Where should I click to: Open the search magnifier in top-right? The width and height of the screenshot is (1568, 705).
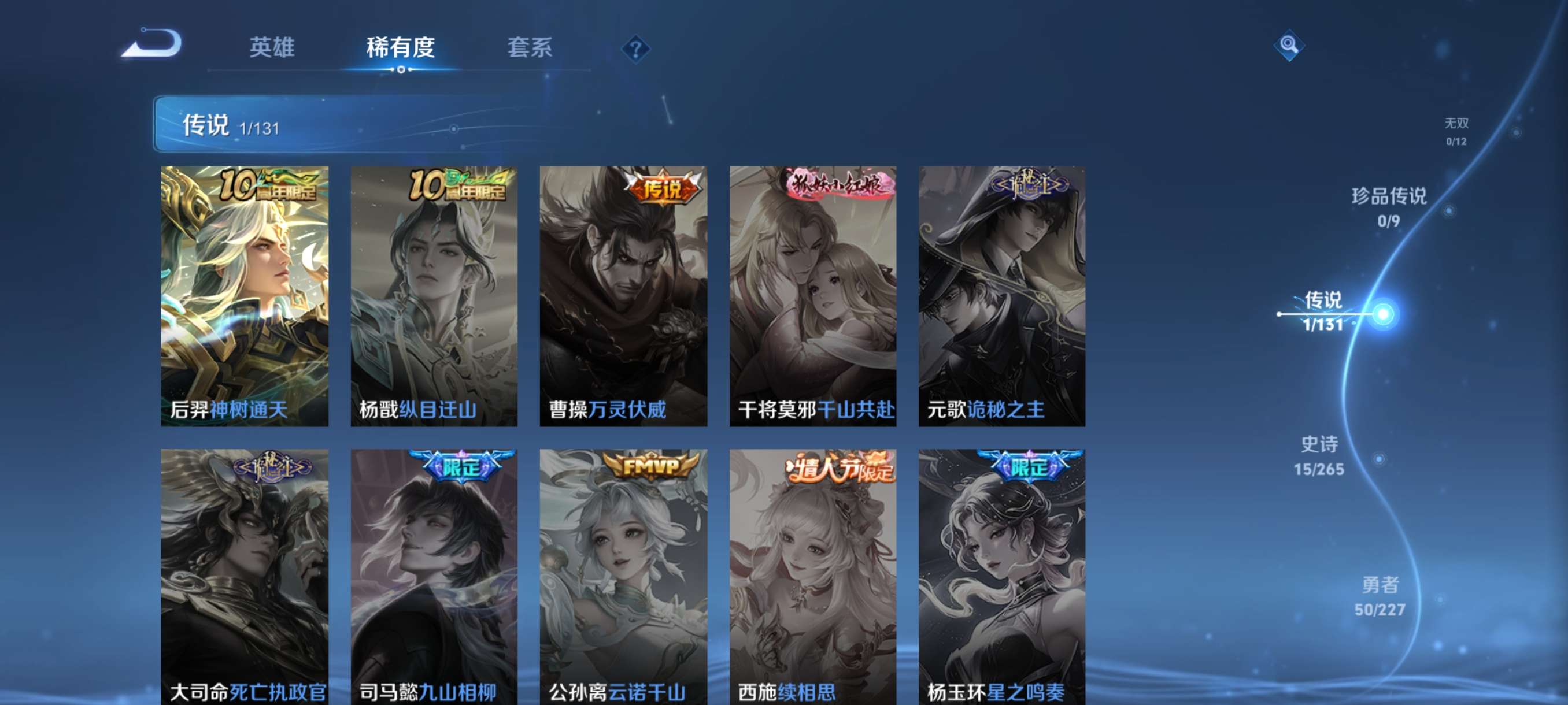click(x=1290, y=45)
